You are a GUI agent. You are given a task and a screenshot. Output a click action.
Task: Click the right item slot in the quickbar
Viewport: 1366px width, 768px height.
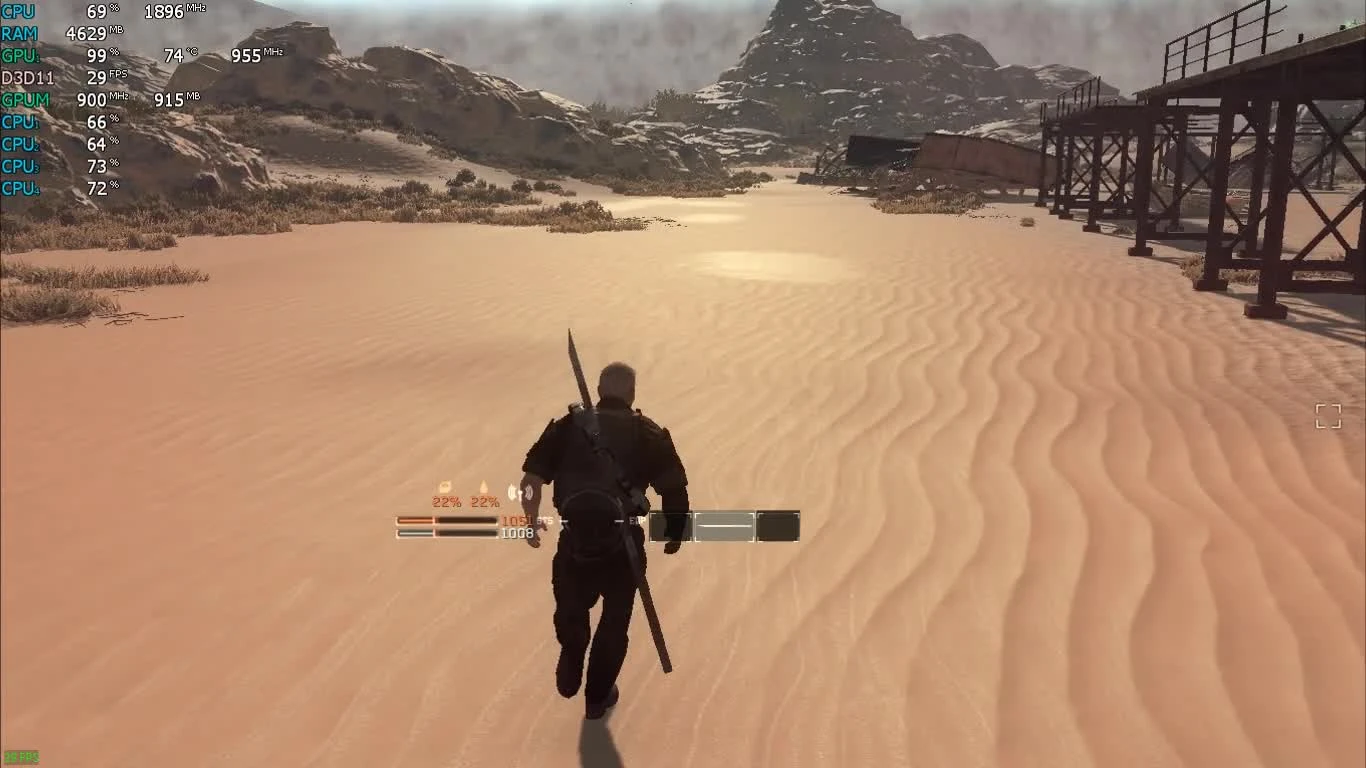click(x=778, y=527)
